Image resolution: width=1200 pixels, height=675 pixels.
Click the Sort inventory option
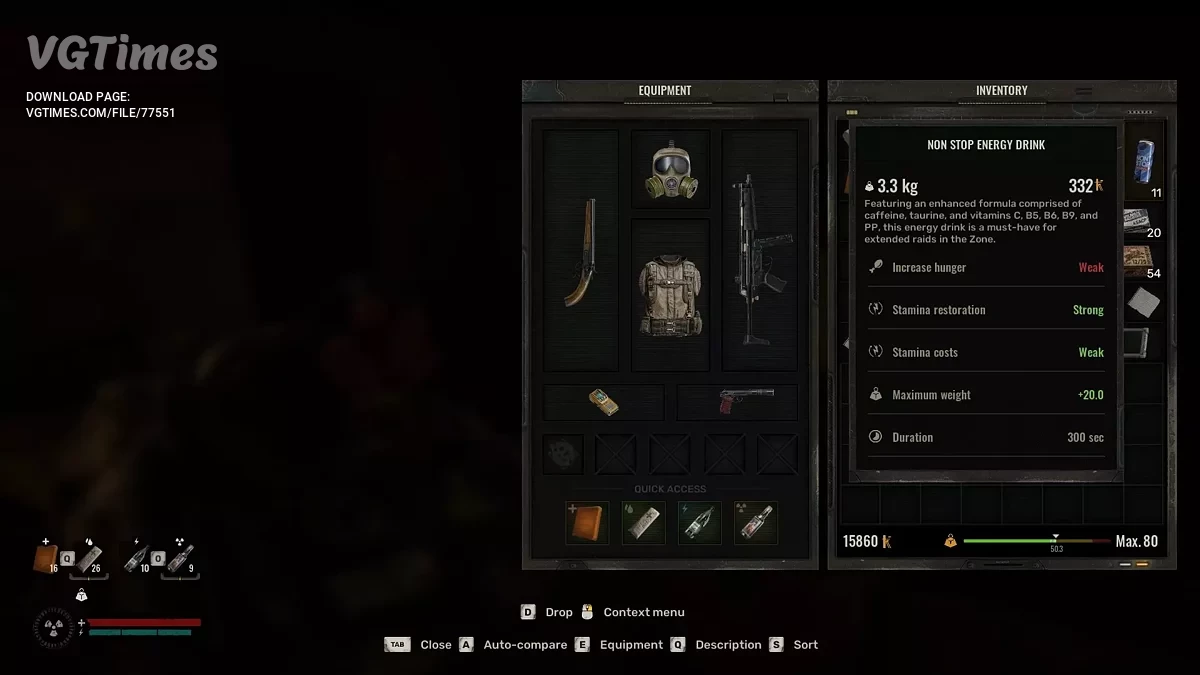[805, 645]
